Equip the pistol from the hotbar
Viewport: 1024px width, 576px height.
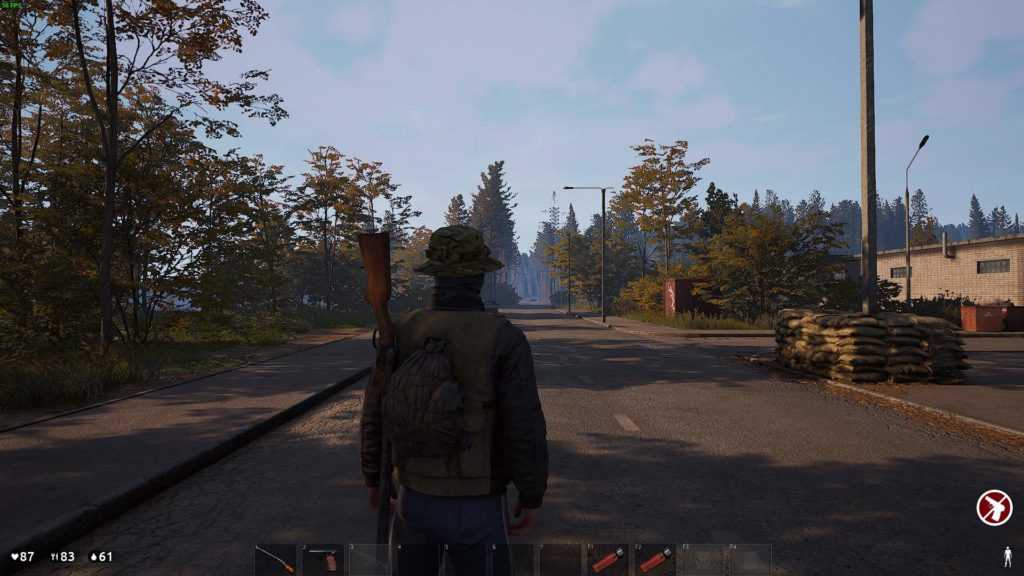click(x=322, y=560)
